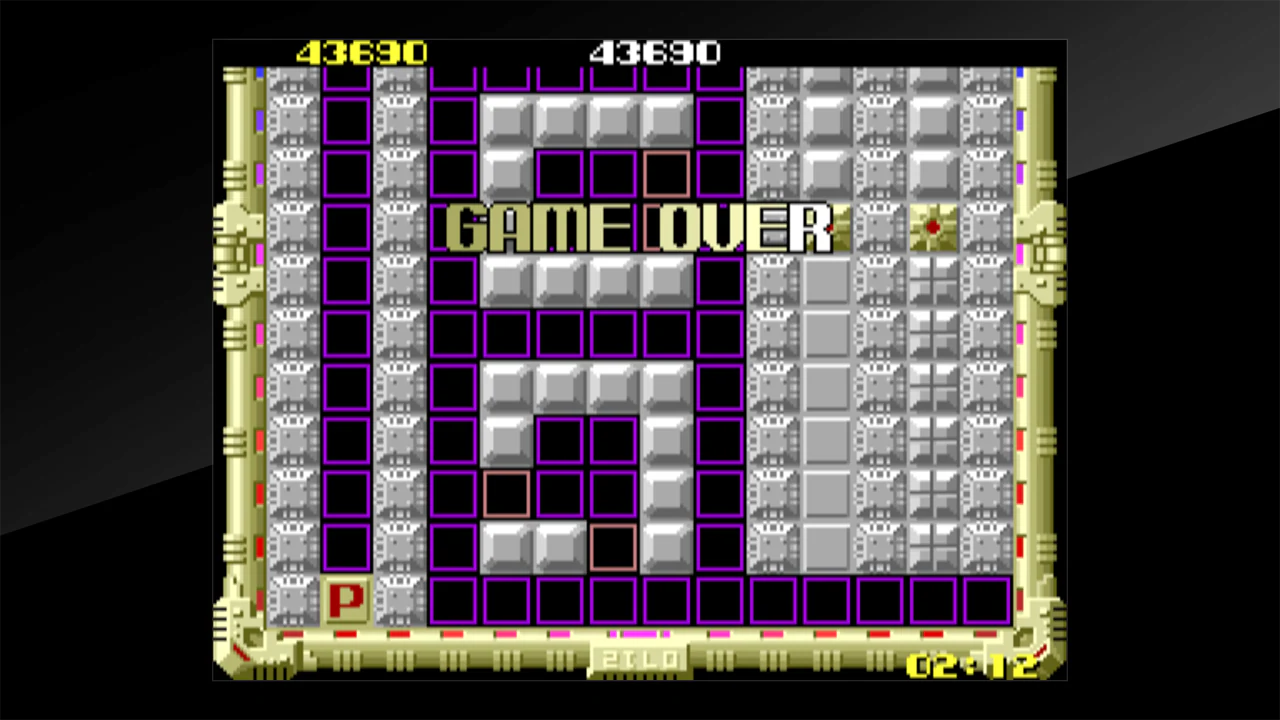Select the red P block
The height and width of the screenshot is (720, 1280).
click(x=346, y=599)
